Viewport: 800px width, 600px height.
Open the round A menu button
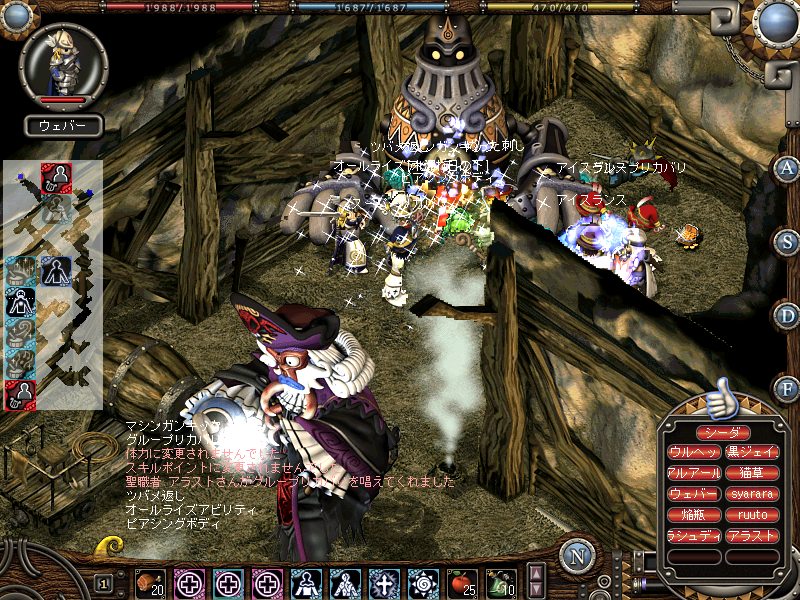click(787, 168)
